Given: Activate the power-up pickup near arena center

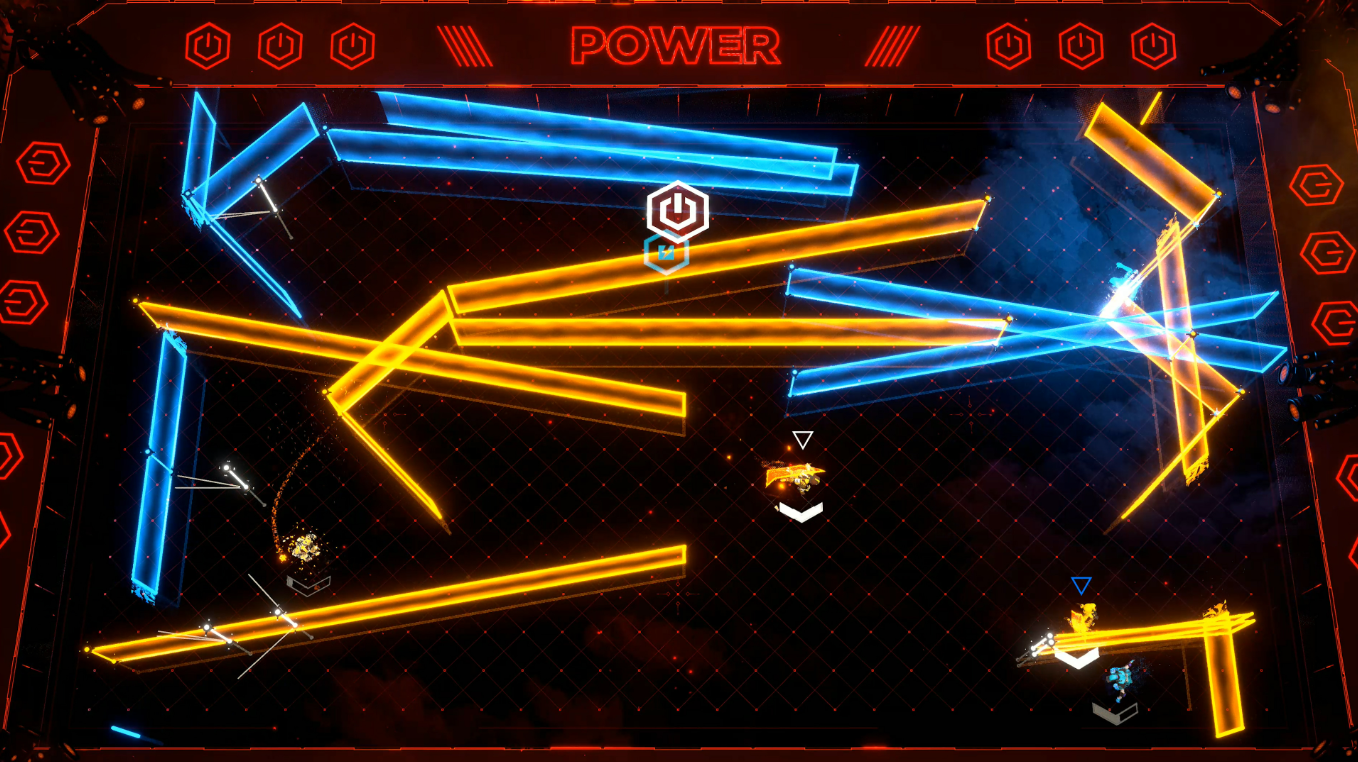Looking at the screenshot, I should tap(676, 212).
